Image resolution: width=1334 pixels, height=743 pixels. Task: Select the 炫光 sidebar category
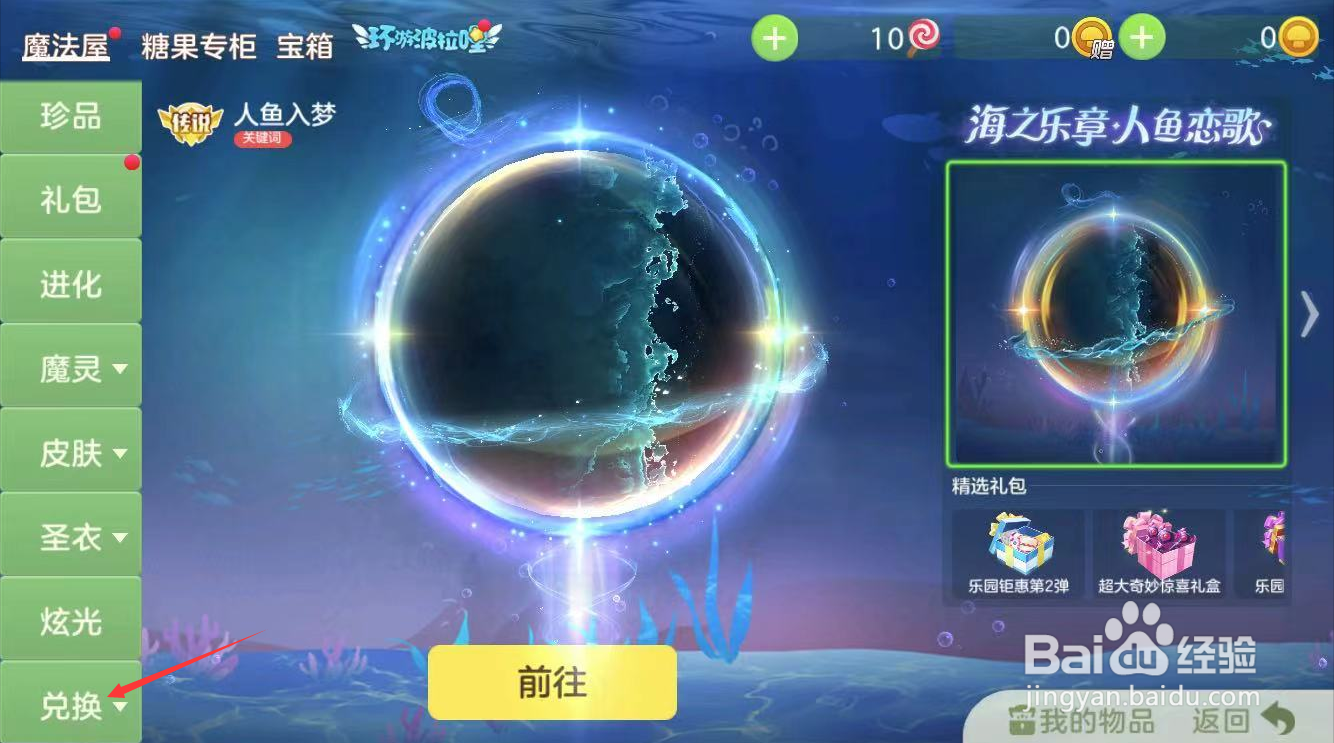(70, 621)
